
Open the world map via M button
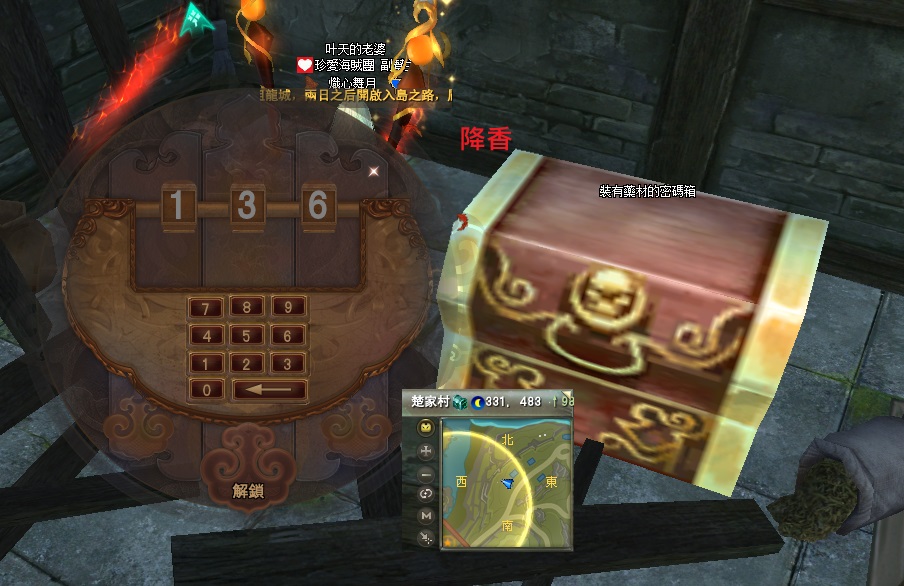(x=427, y=515)
